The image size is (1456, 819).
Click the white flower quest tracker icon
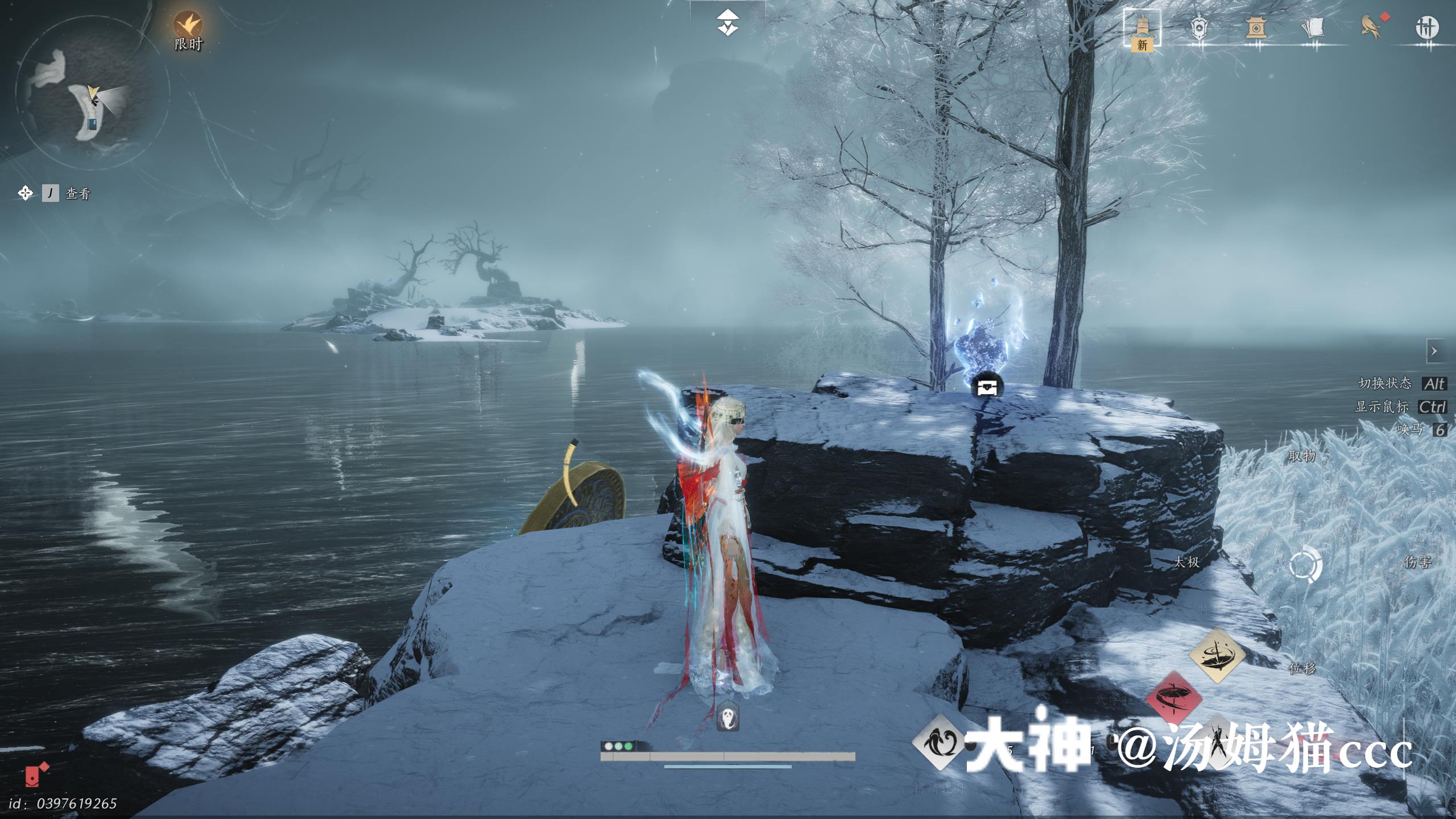(25, 193)
